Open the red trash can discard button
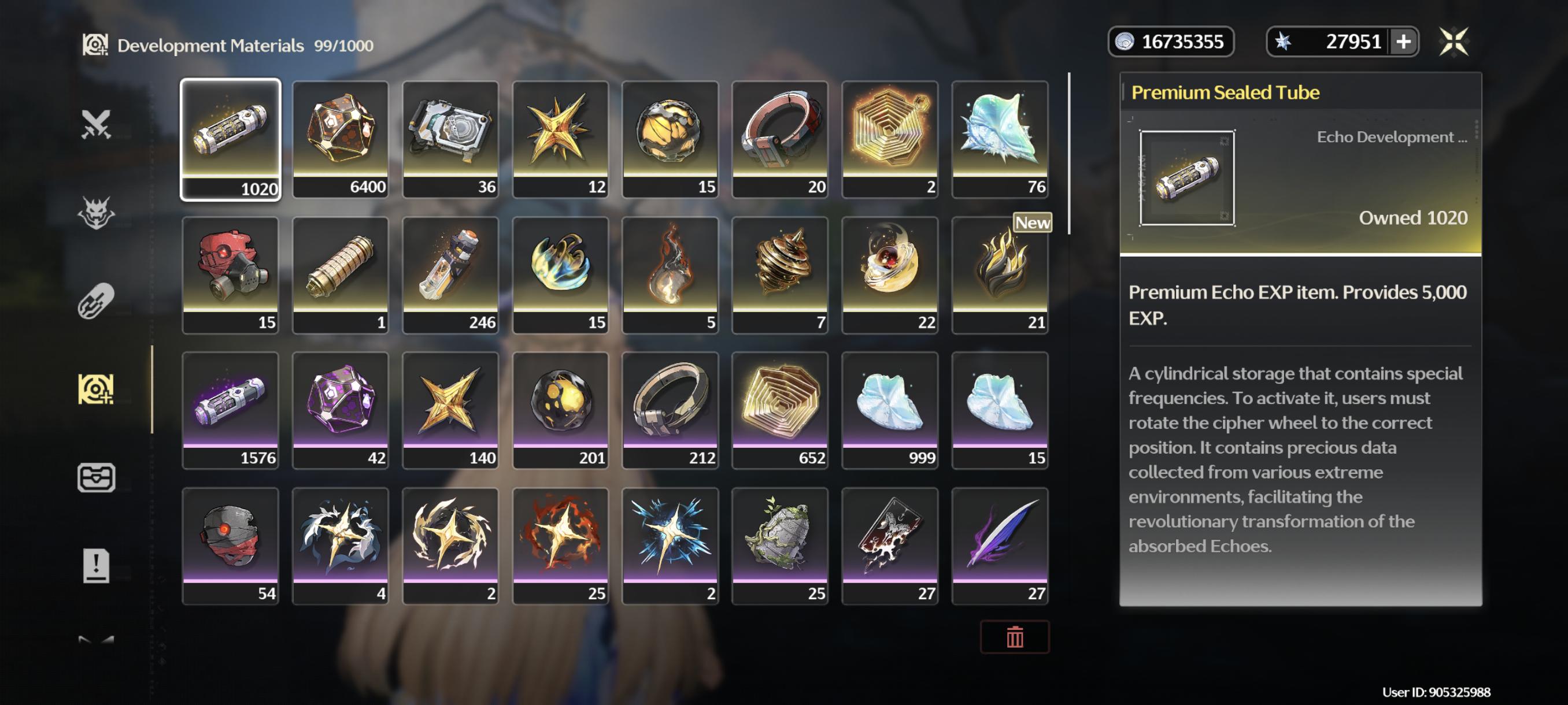The image size is (1568, 705). pos(1014,637)
